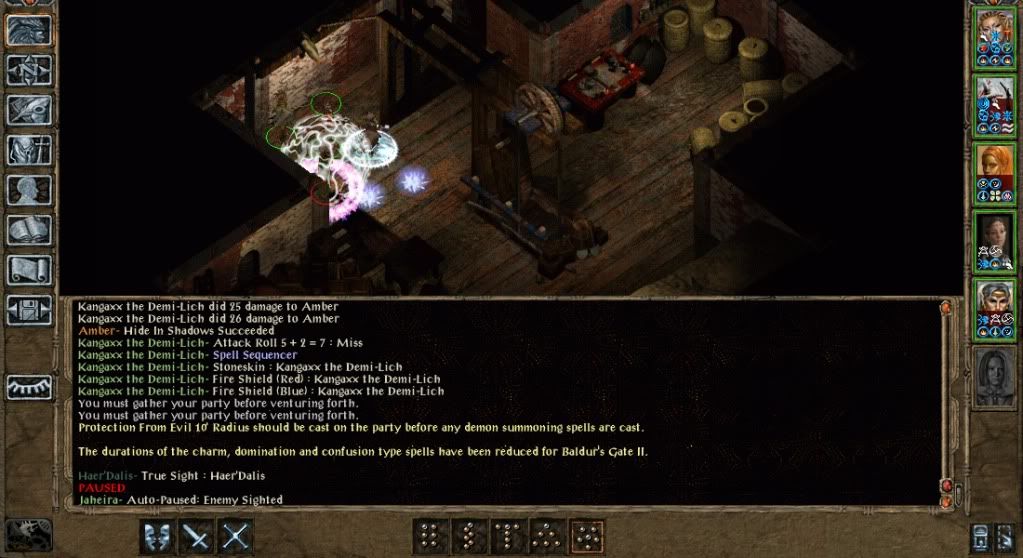The width and height of the screenshot is (1023, 558).
Task: Click the rest button with the closed eye
Action: pyautogui.click(x=30, y=386)
